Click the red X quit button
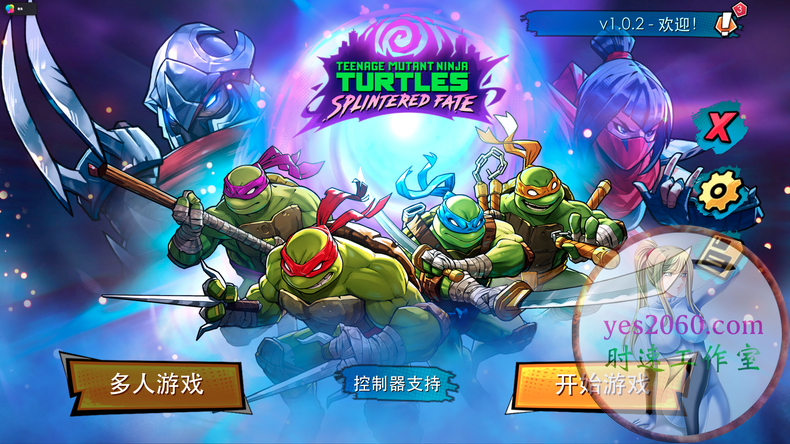 pos(719,128)
